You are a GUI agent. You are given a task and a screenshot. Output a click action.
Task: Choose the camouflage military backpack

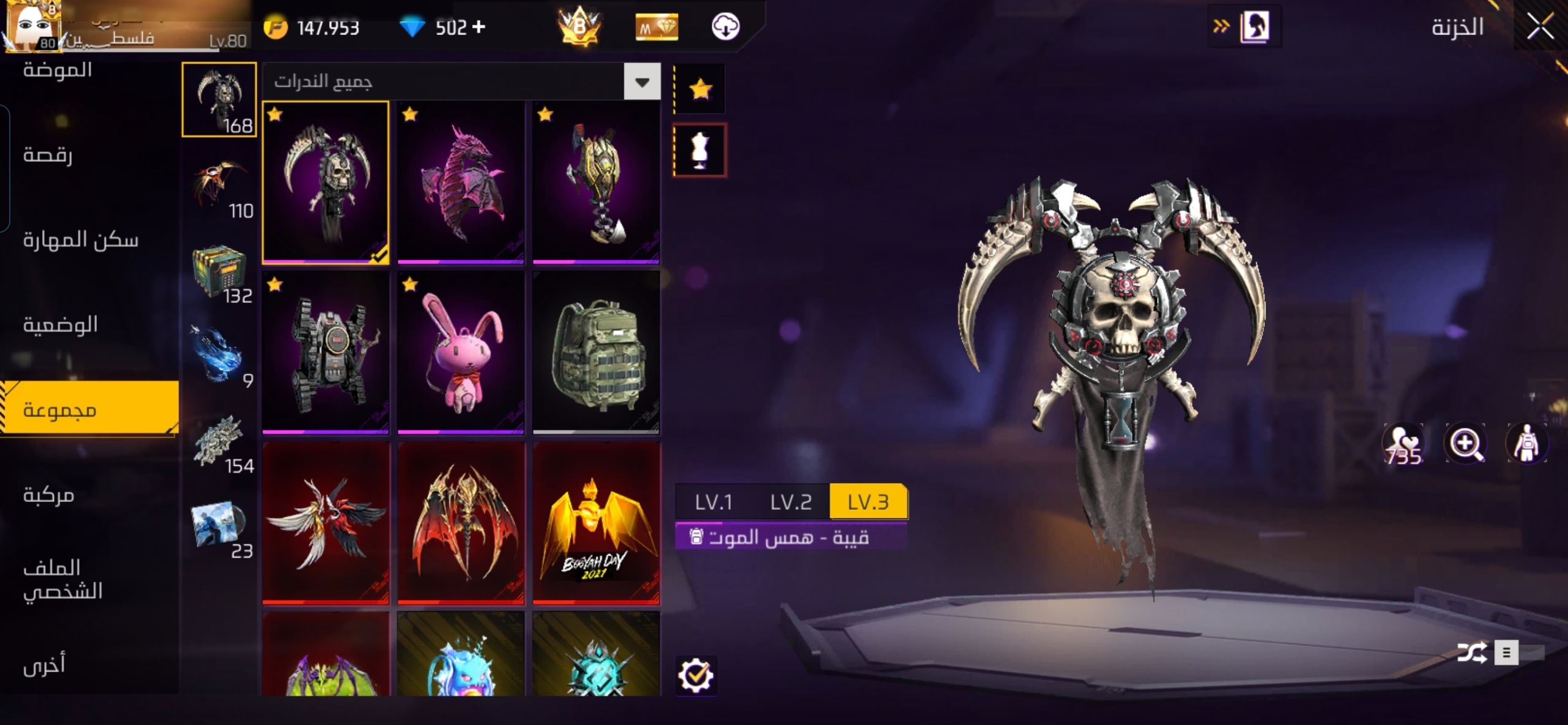(x=596, y=352)
